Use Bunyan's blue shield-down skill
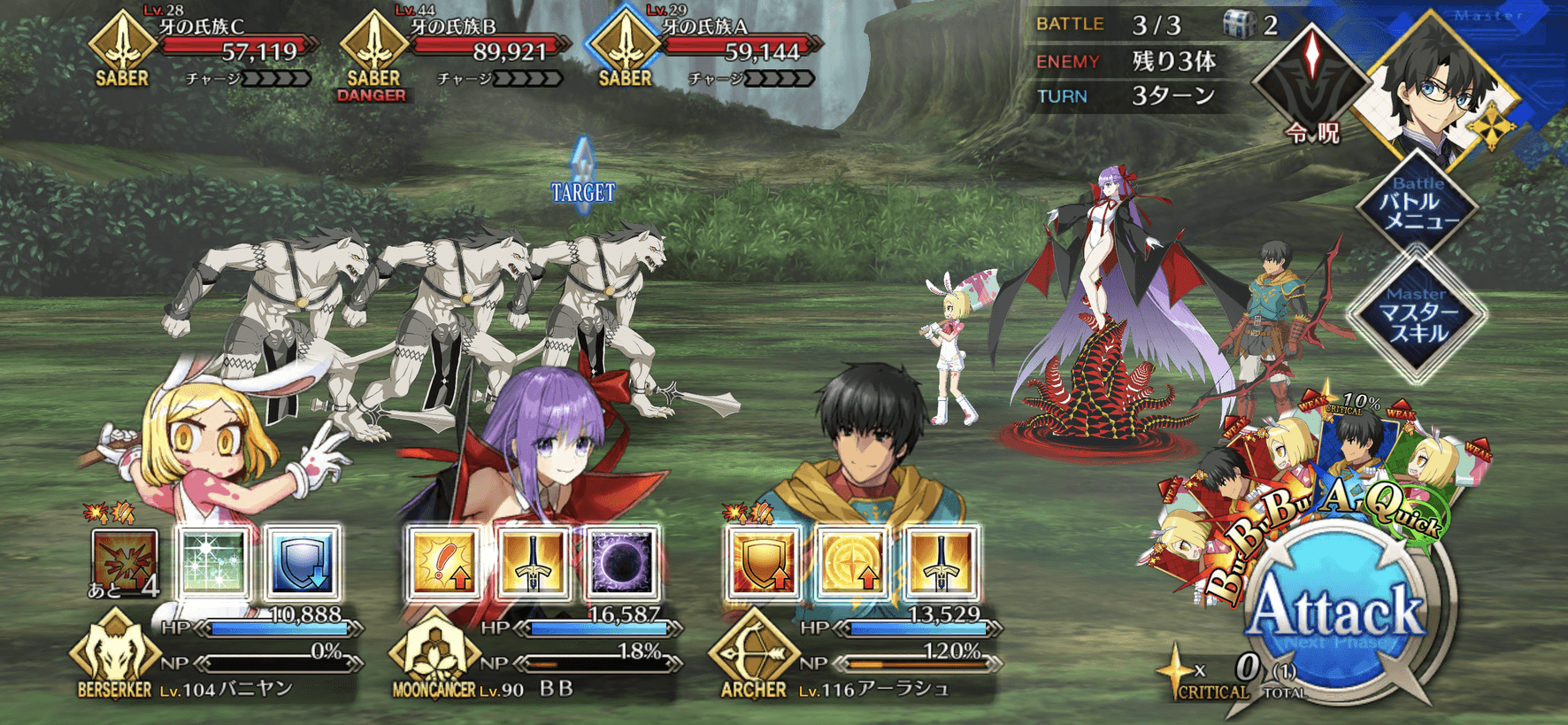This screenshot has height=725, width=1568. 302,563
